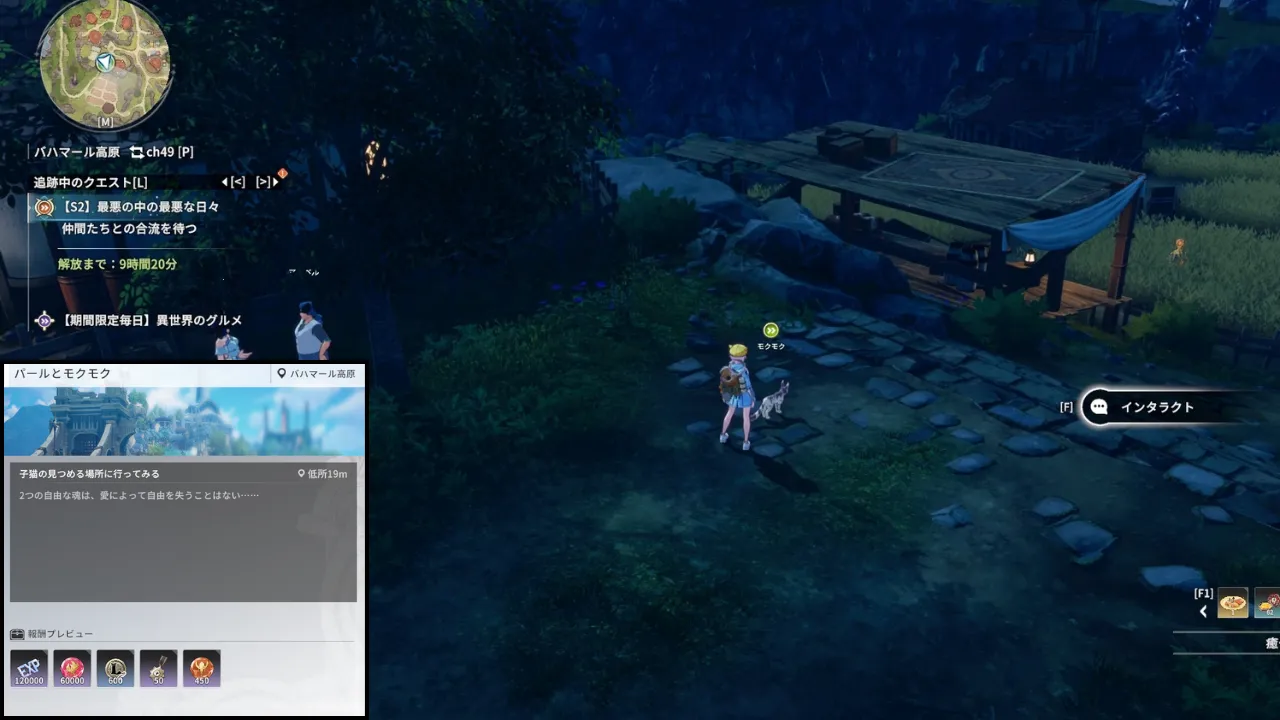Click the left arrow beside quick slots
1280x720 pixels.
pos(1203,611)
